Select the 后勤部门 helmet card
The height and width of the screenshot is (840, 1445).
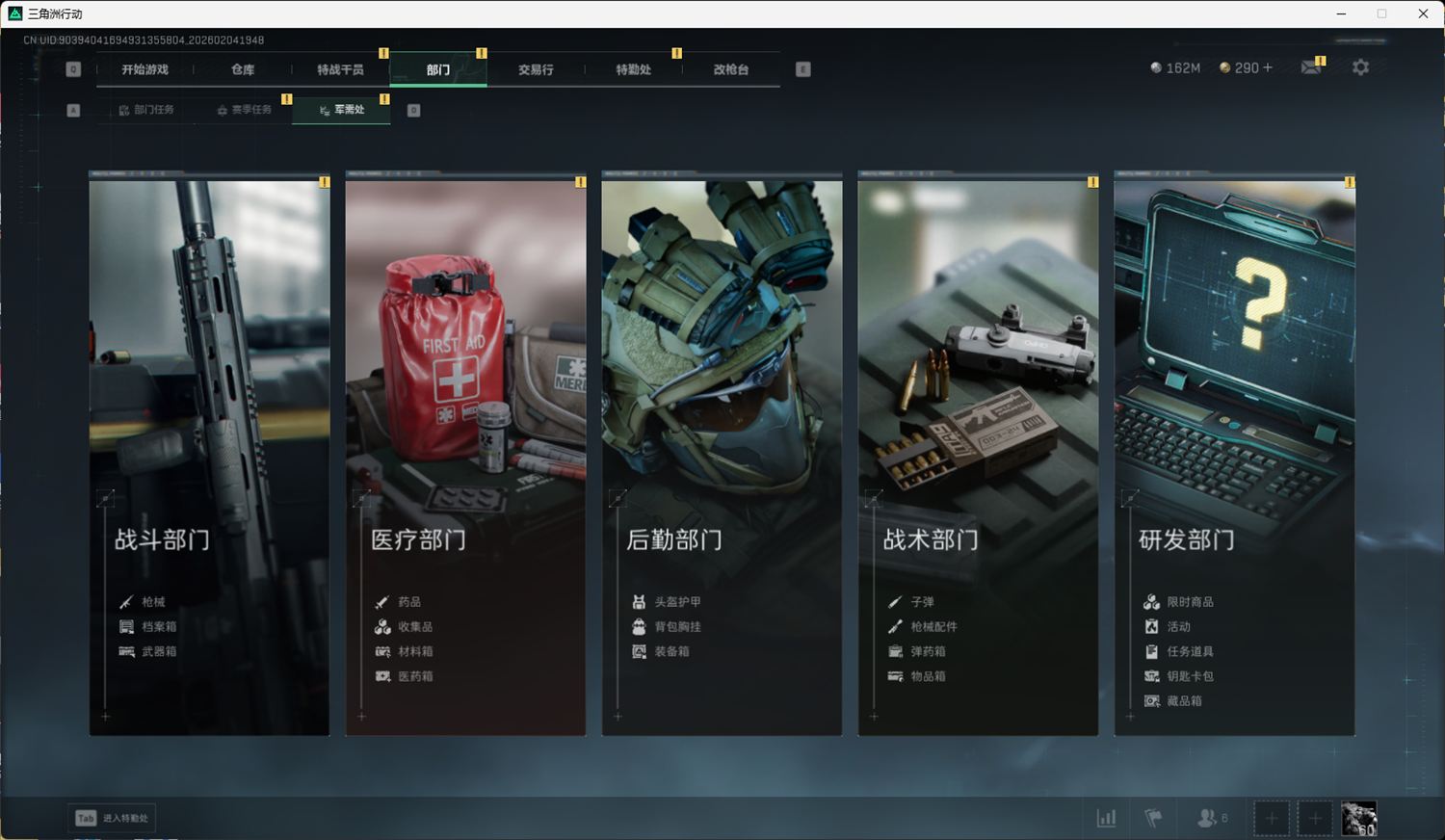722,453
